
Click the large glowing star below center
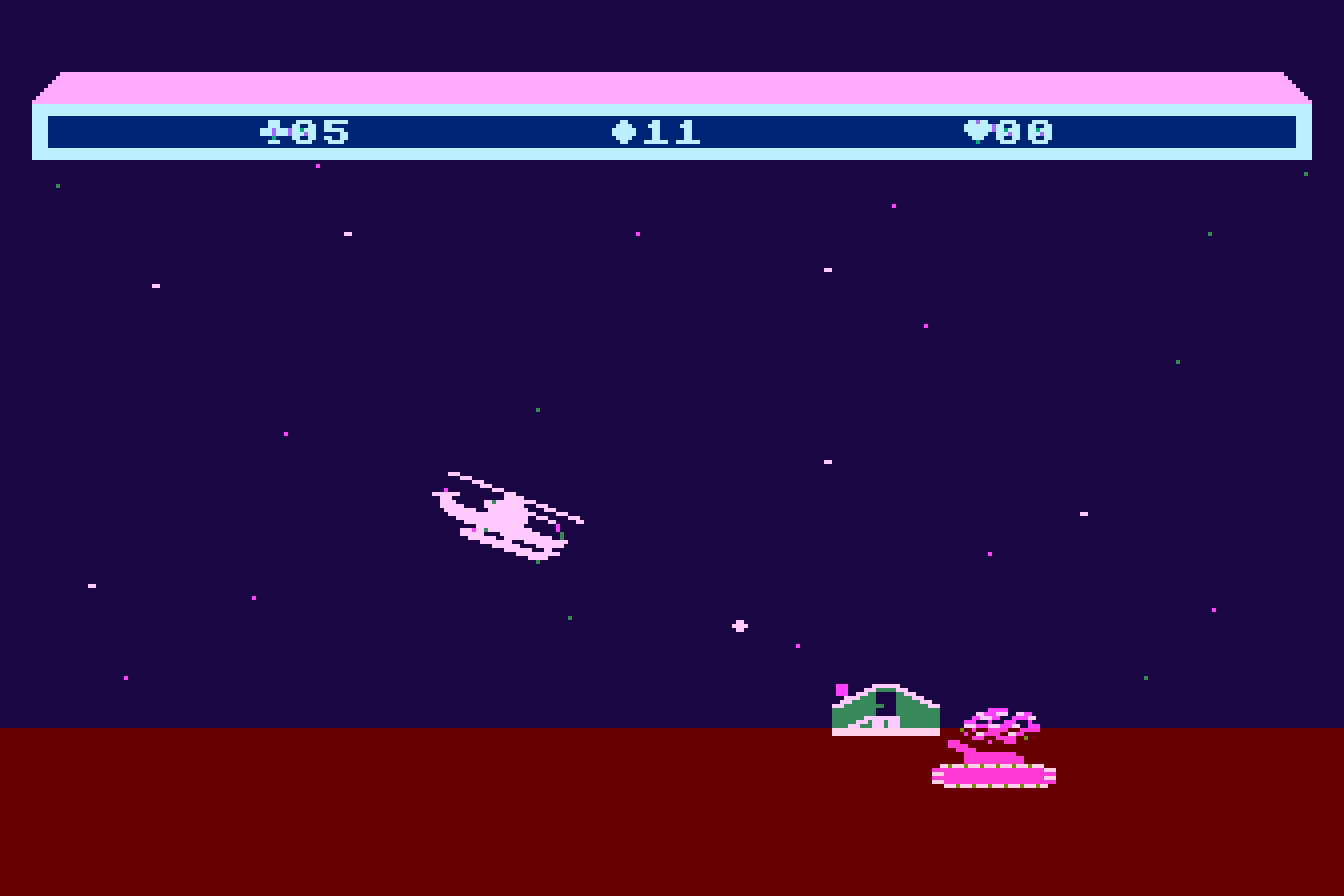[x=738, y=625]
